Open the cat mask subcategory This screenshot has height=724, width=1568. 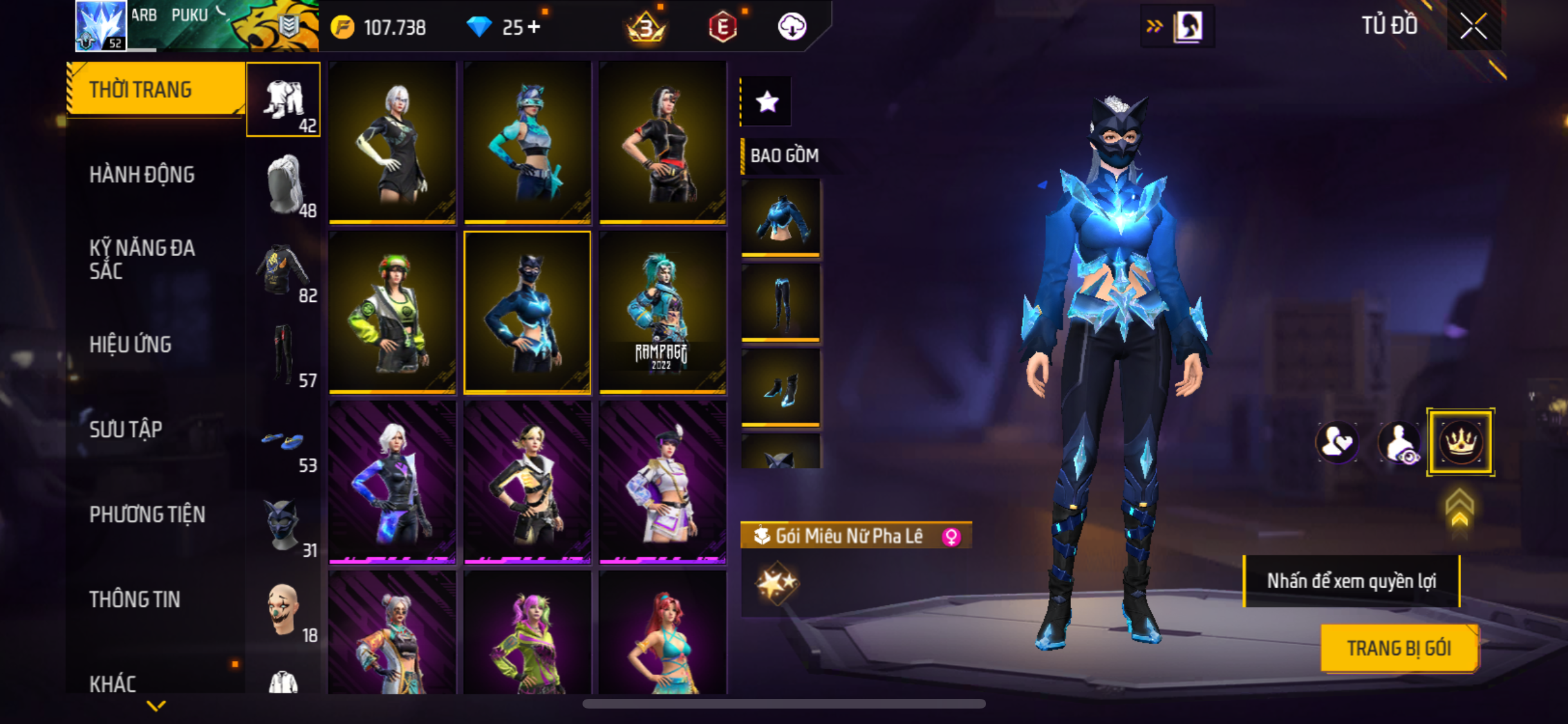pyautogui.click(x=283, y=524)
